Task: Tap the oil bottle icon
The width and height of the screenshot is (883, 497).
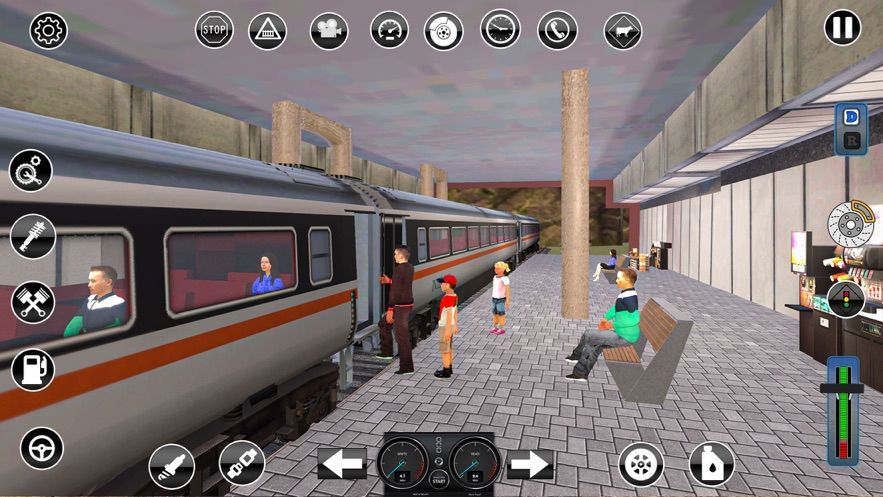Action: 711,464
